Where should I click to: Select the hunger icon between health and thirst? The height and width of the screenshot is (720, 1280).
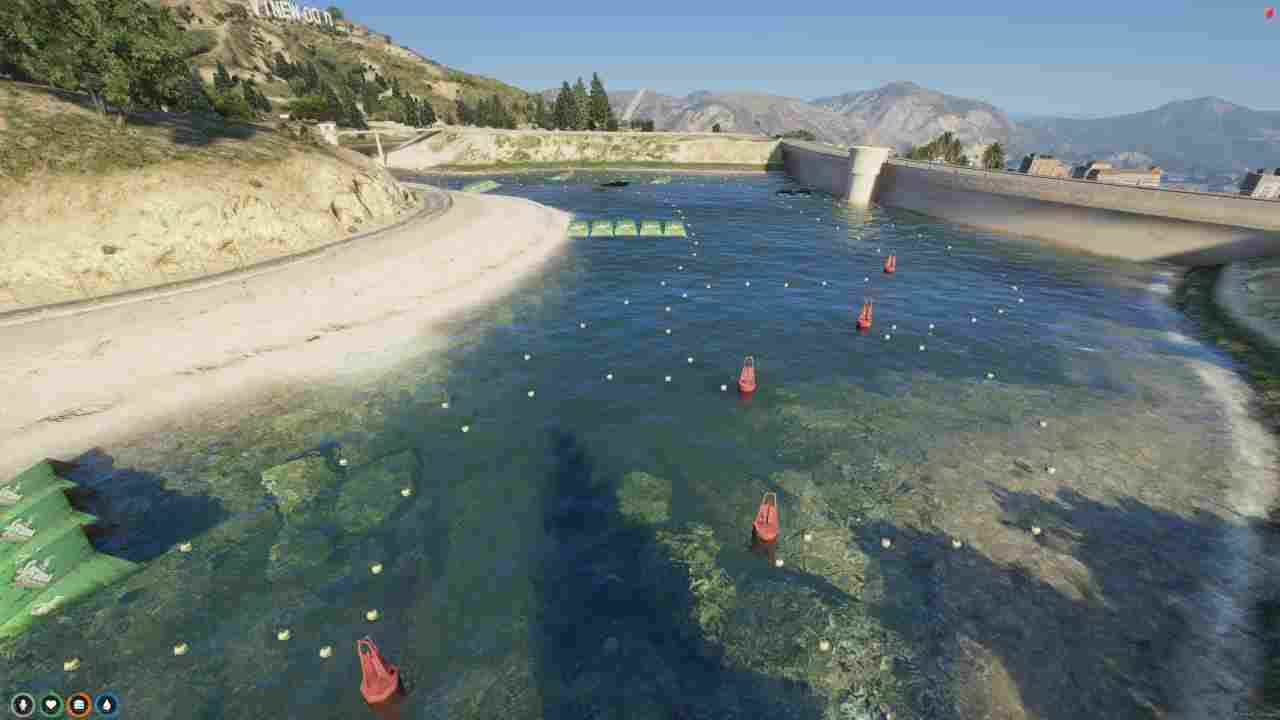point(78,703)
